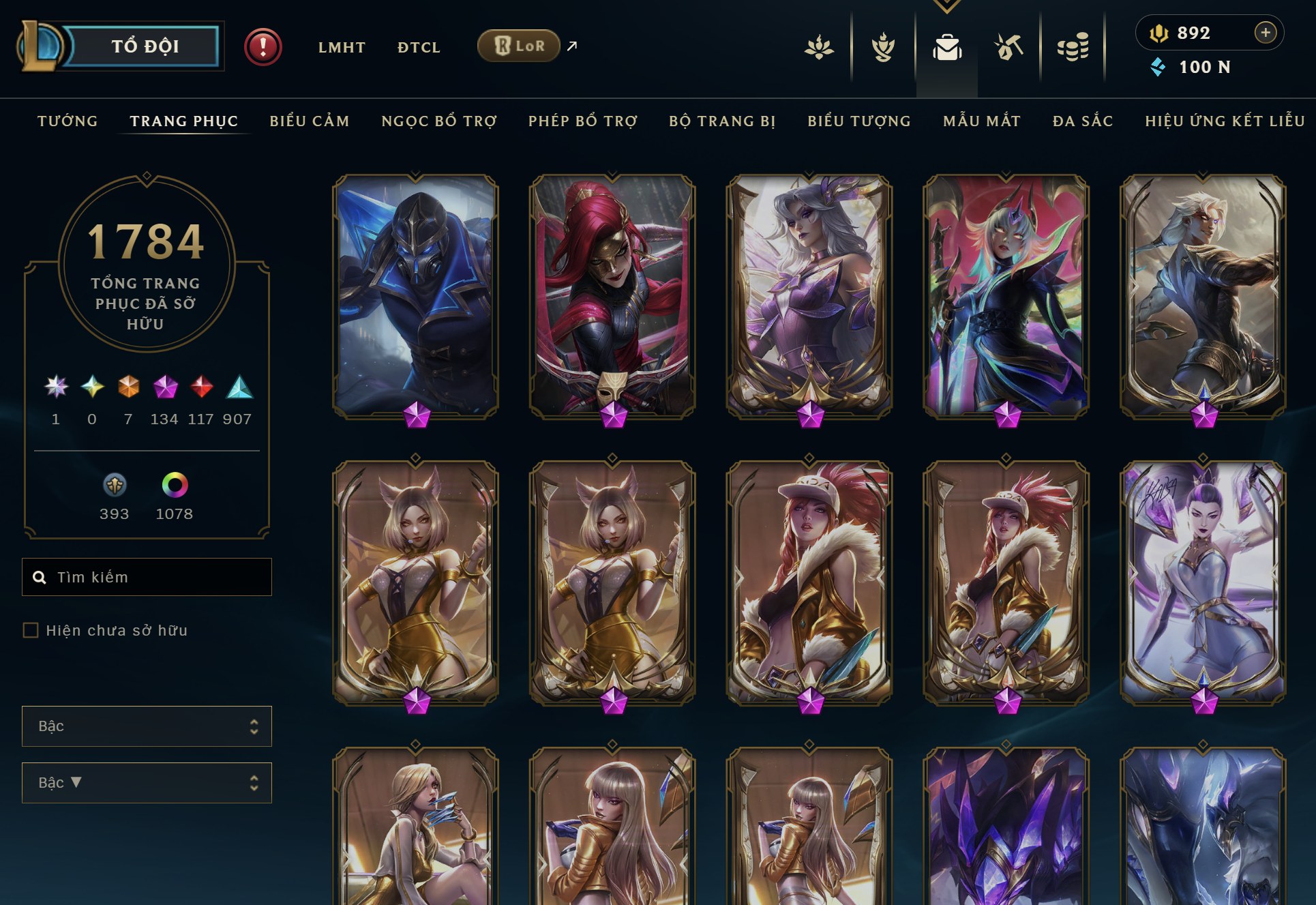Viewport: 1316px width, 905px height.
Task: Click the profile lotus icon in navbar
Action: pyautogui.click(x=818, y=48)
